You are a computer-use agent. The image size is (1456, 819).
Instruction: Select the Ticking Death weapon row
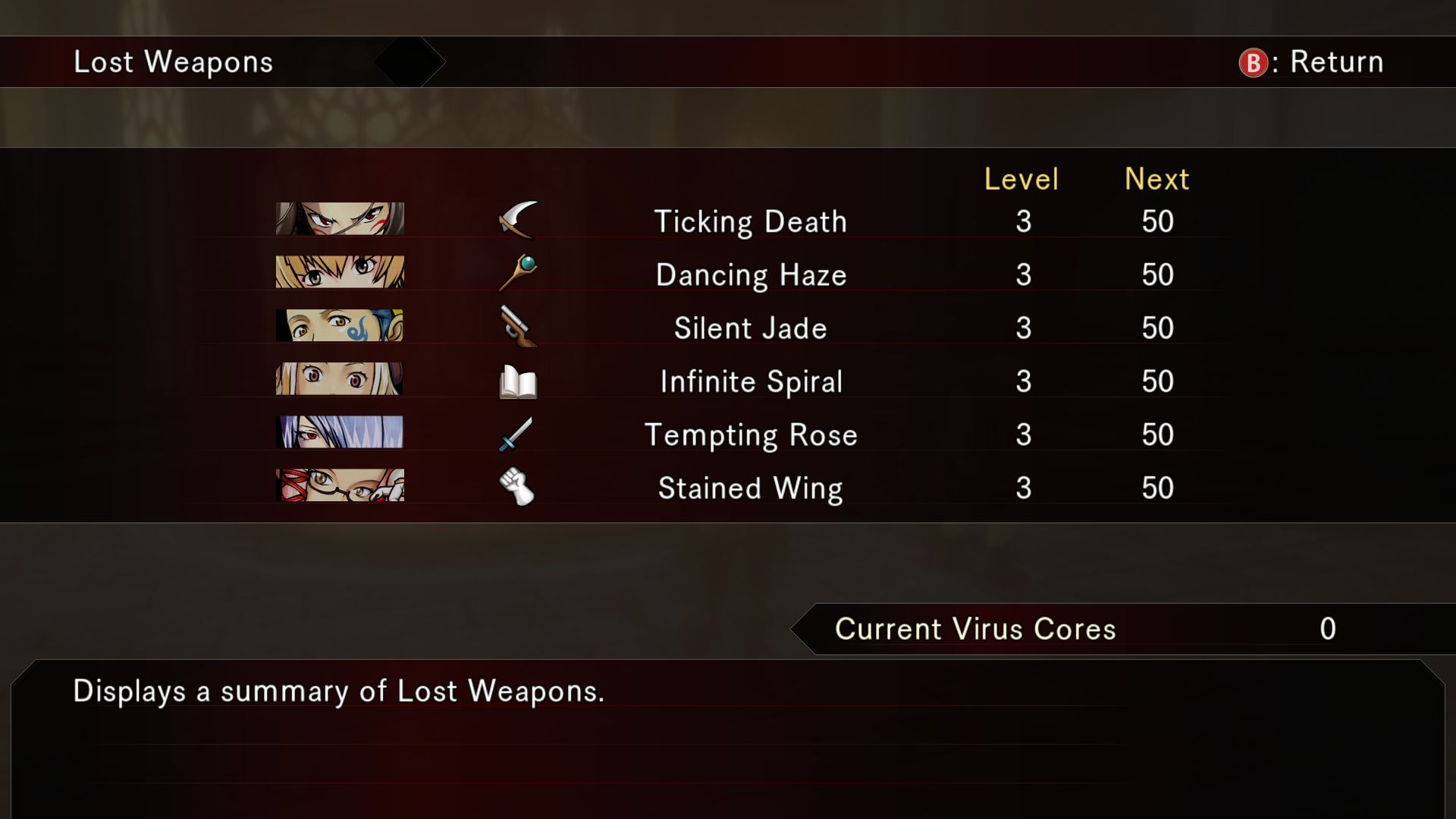(750, 221)
